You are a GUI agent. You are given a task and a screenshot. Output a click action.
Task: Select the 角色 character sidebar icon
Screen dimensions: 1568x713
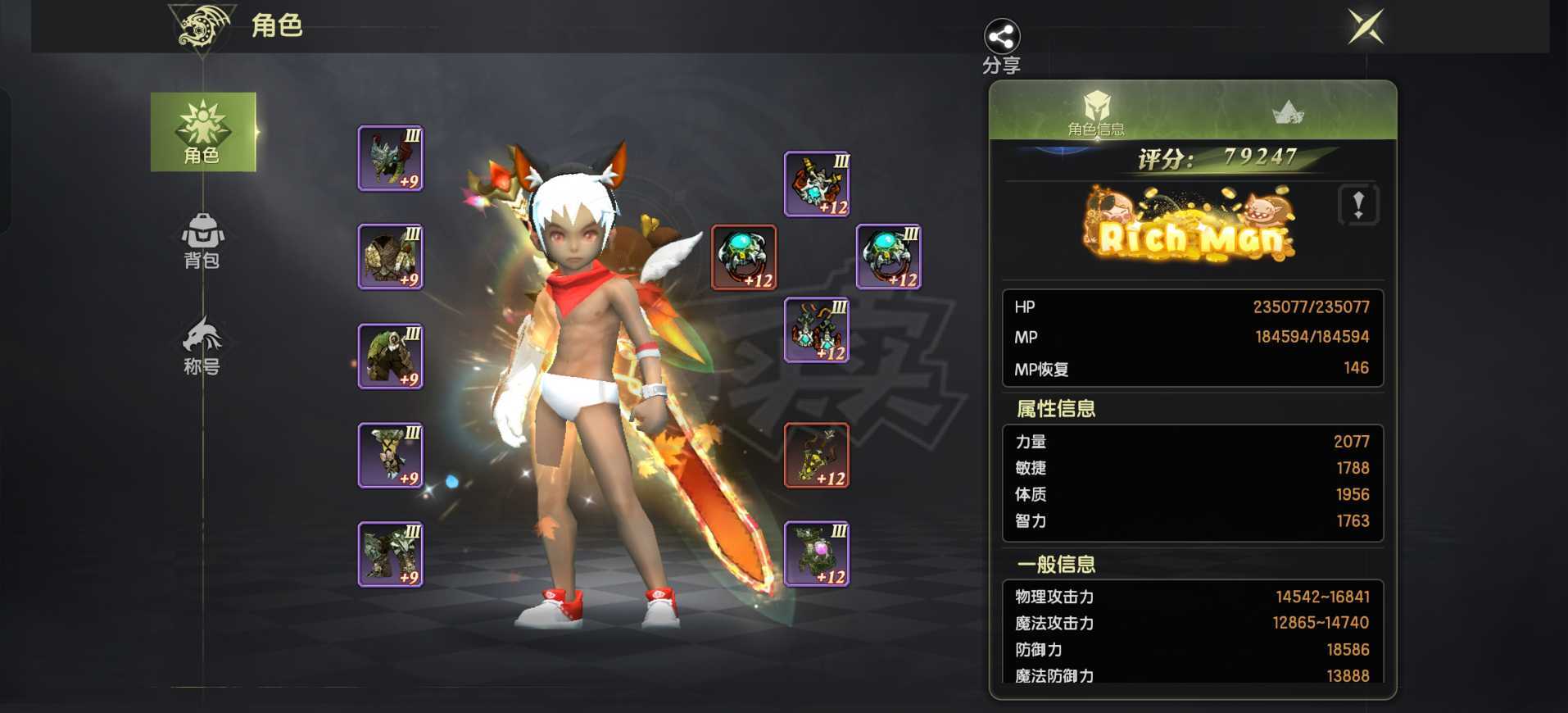pyautogui.click(x=202, y=133)
